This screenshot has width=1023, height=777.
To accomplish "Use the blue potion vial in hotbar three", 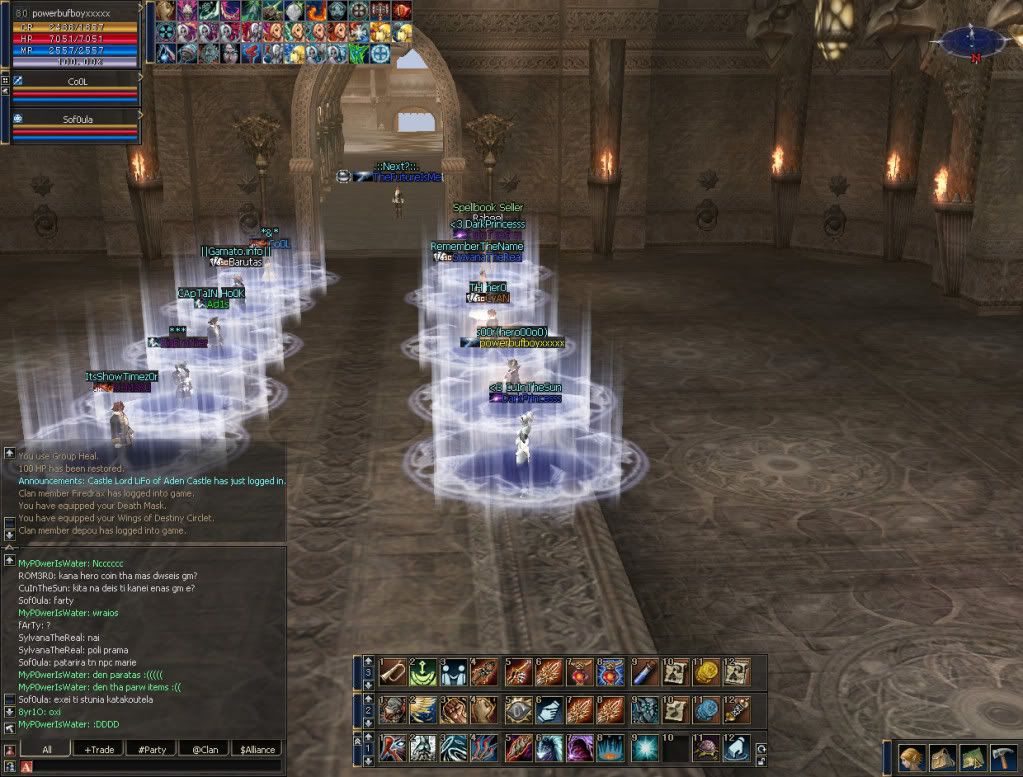I will tap(642, 670).
